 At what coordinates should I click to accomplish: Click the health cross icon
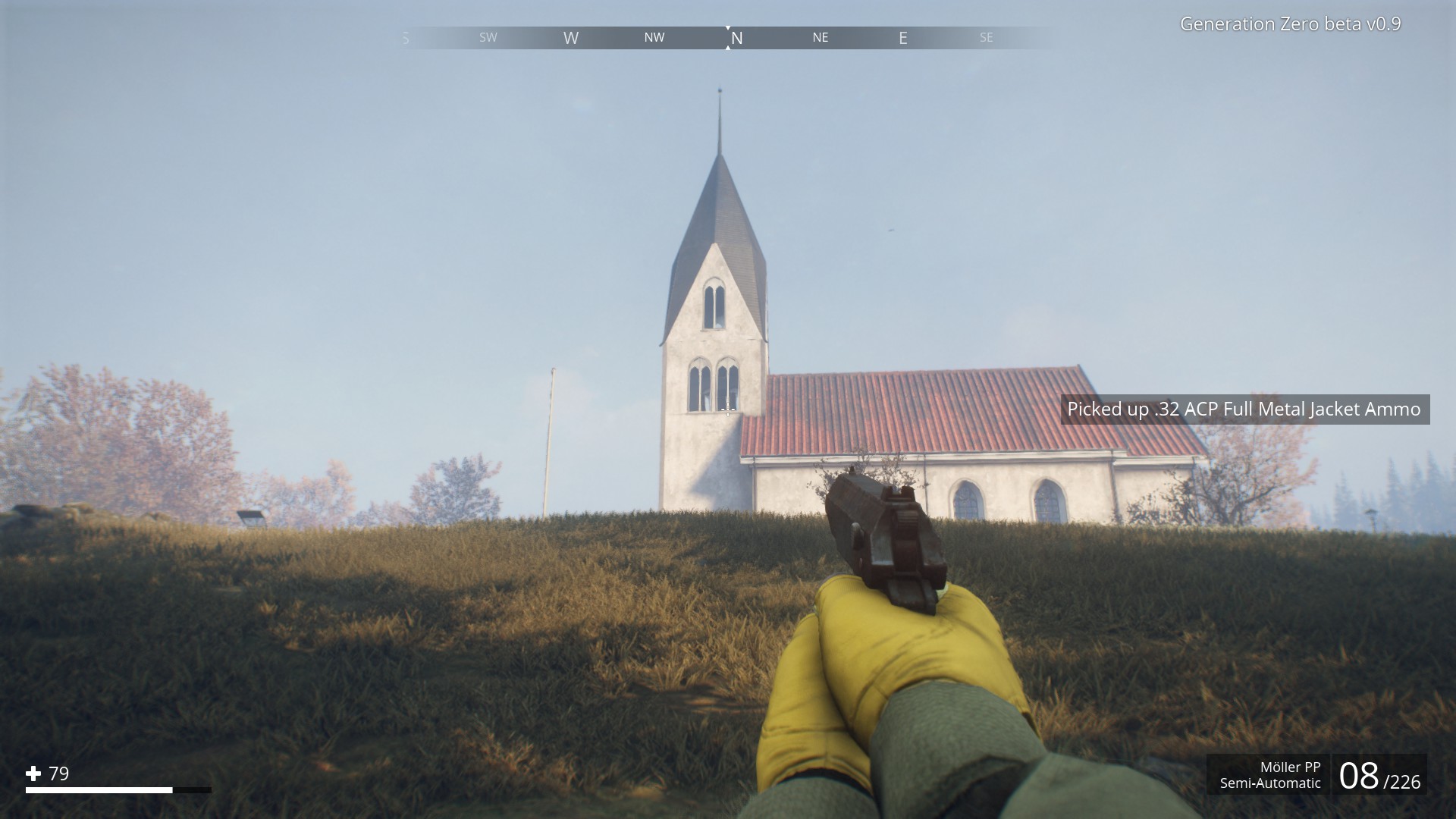tap(33, 774)
